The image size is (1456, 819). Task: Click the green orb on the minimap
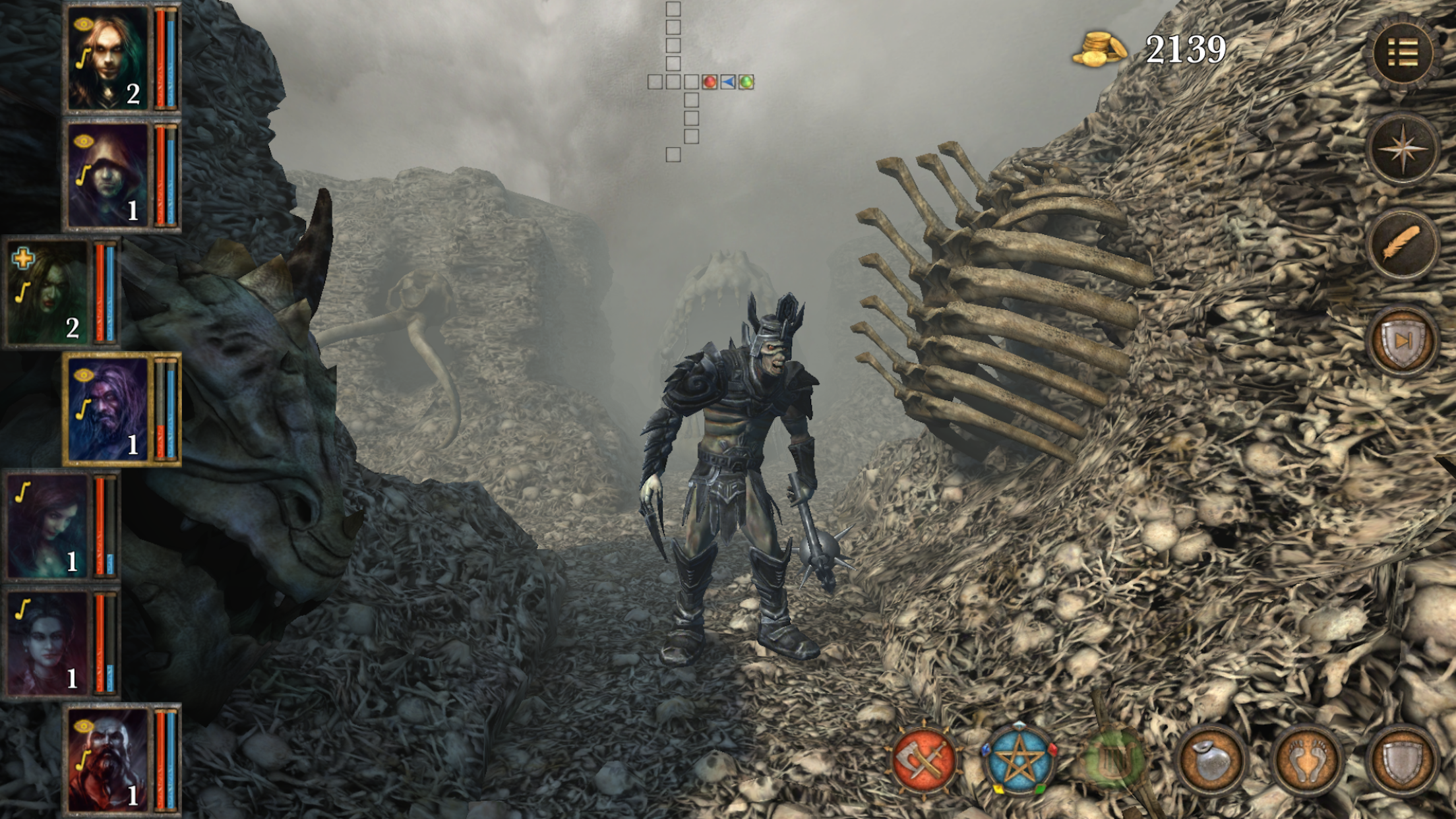click(746, 82)
